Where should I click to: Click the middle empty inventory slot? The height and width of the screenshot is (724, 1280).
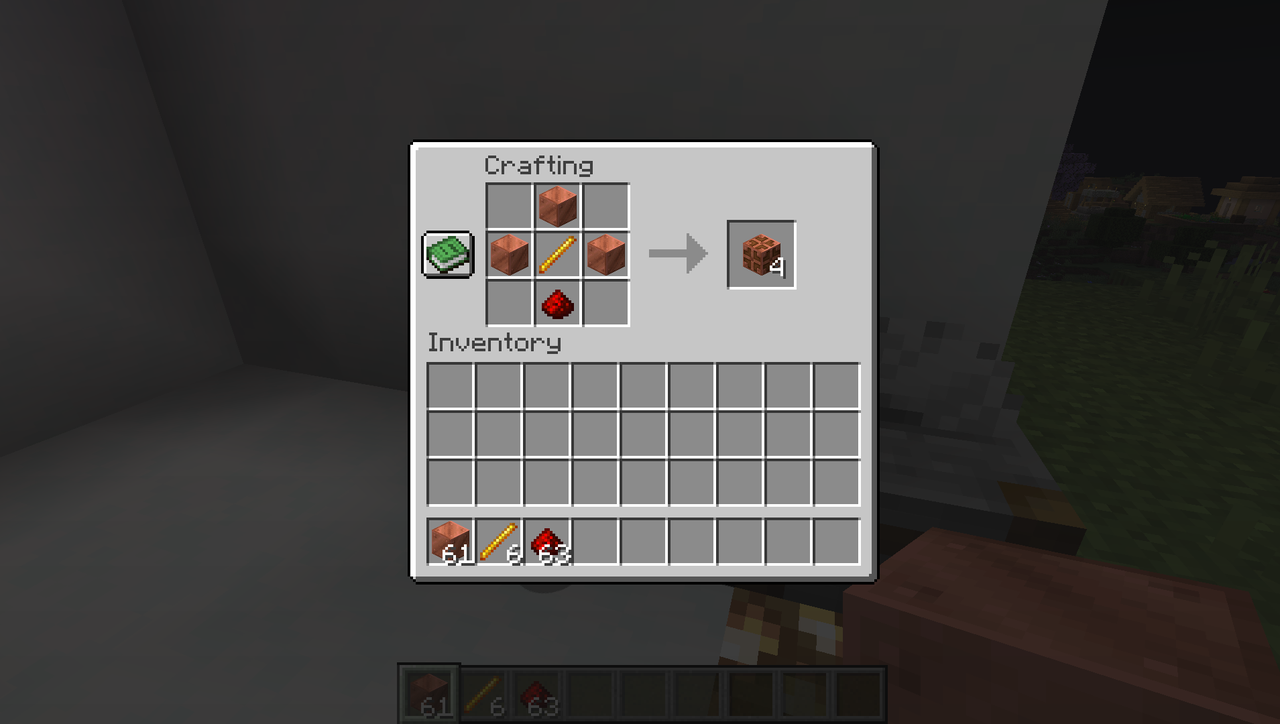click(642, 435)
